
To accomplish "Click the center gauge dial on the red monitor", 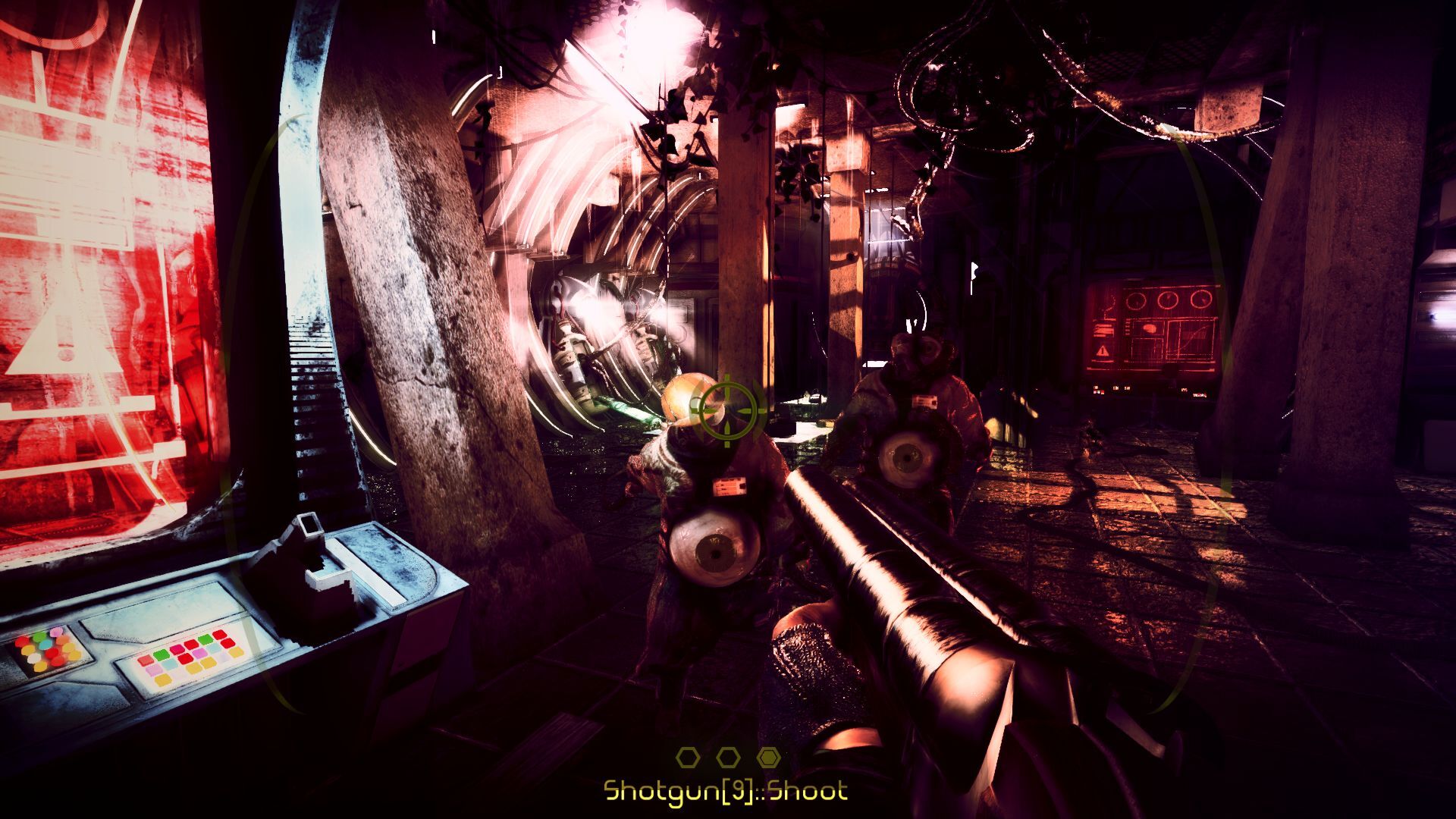I will coord(1168,299).
